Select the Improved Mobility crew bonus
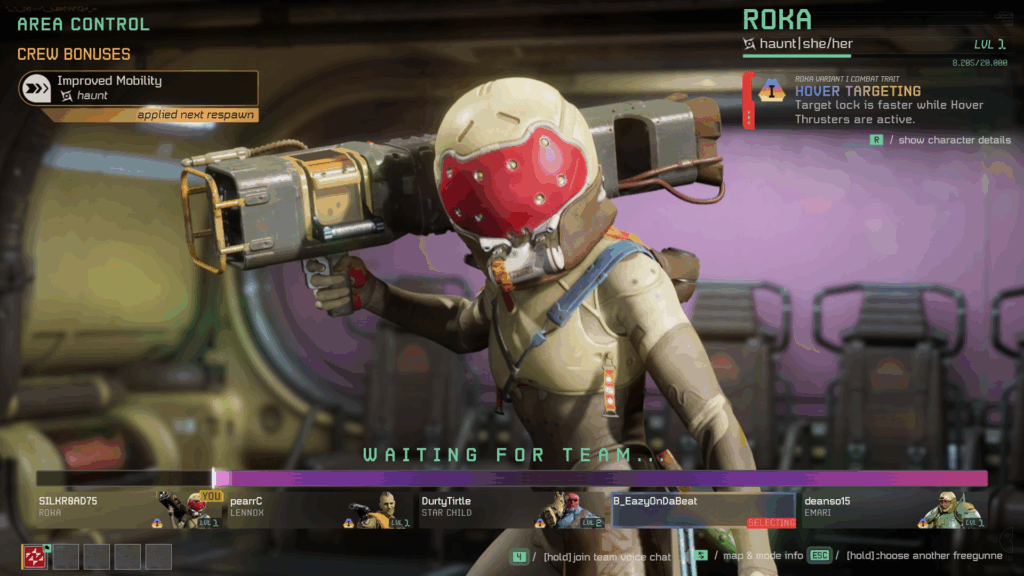Screen dimensions: 1024x576 coord(138,88)
